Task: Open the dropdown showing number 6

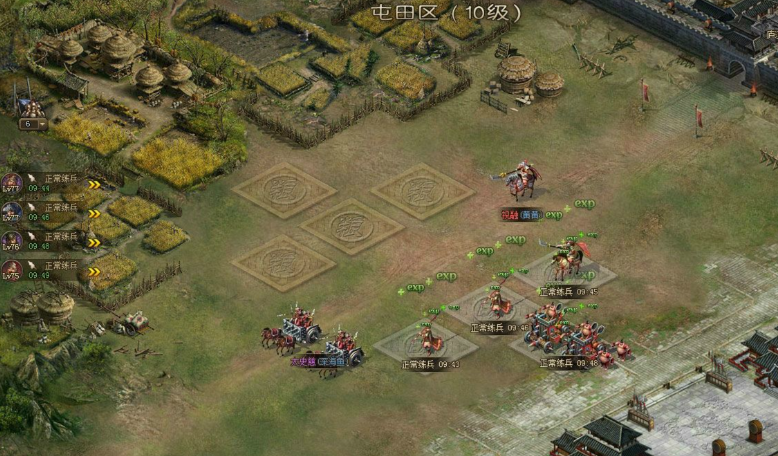Action: click(x=31, y=125)
